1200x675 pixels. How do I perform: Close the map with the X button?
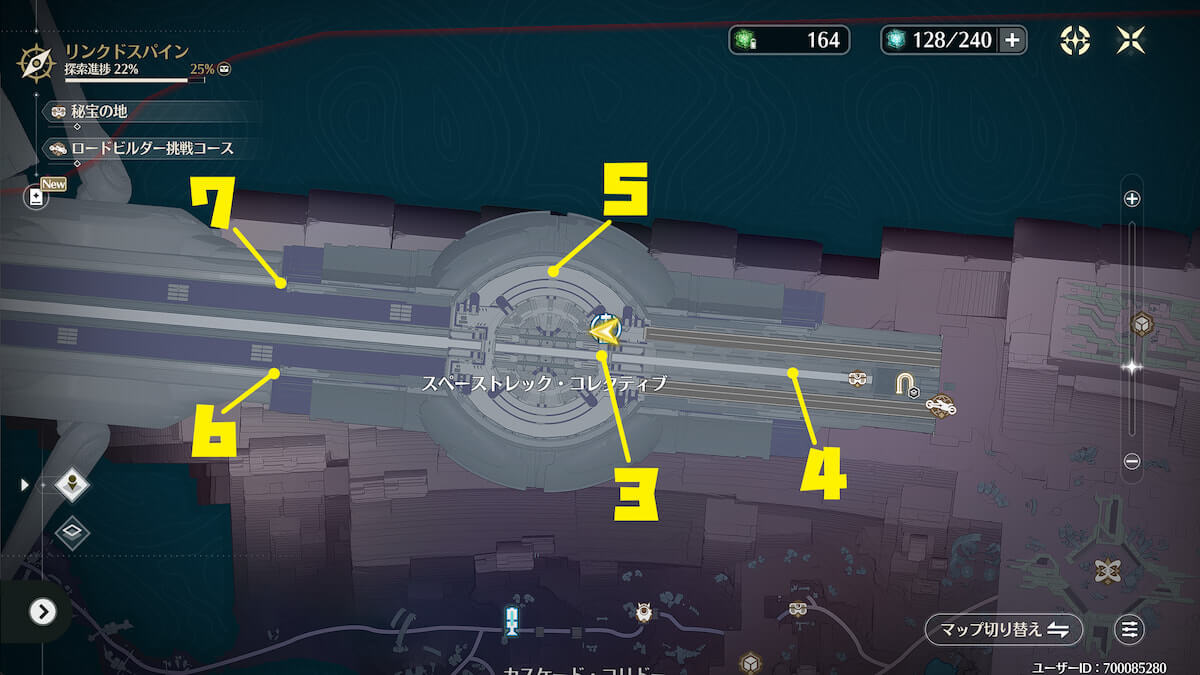tap(1131, 40)
